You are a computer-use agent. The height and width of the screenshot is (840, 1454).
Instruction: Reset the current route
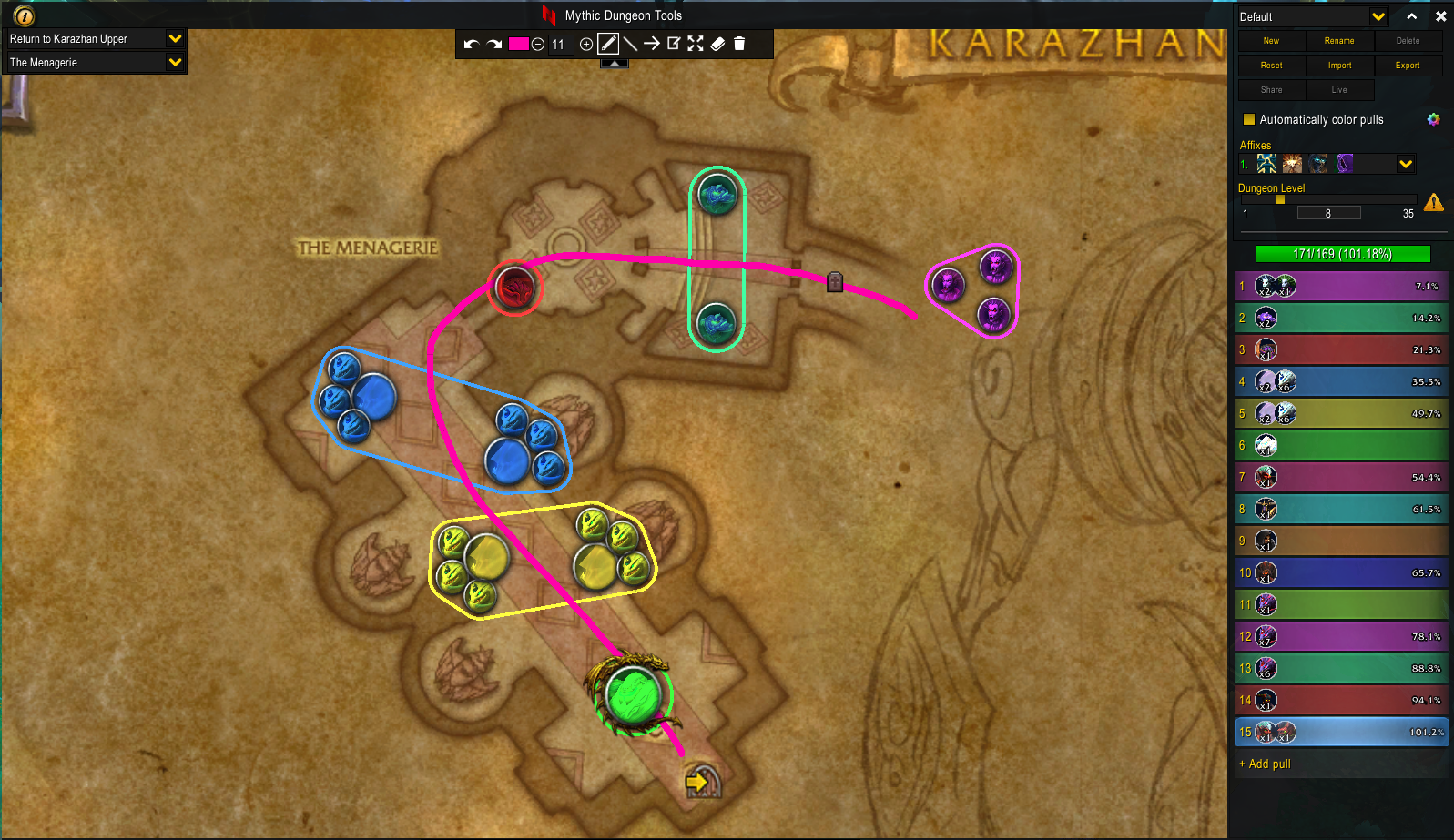pyautogui.click(x=1271, y=66)
